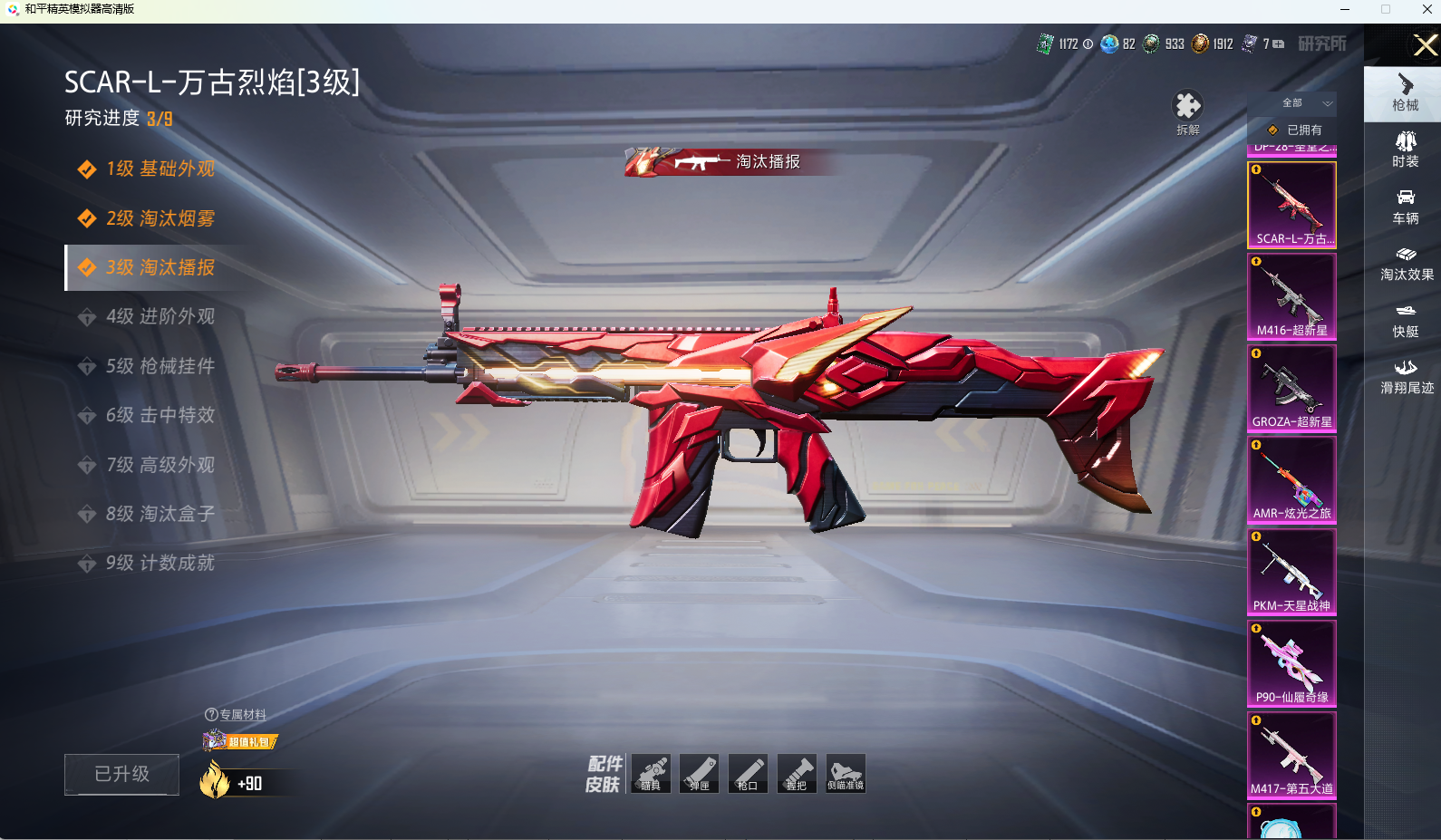
Task: Pick the AMR-炫光之旅 skin
Action: click(1291, 479)
